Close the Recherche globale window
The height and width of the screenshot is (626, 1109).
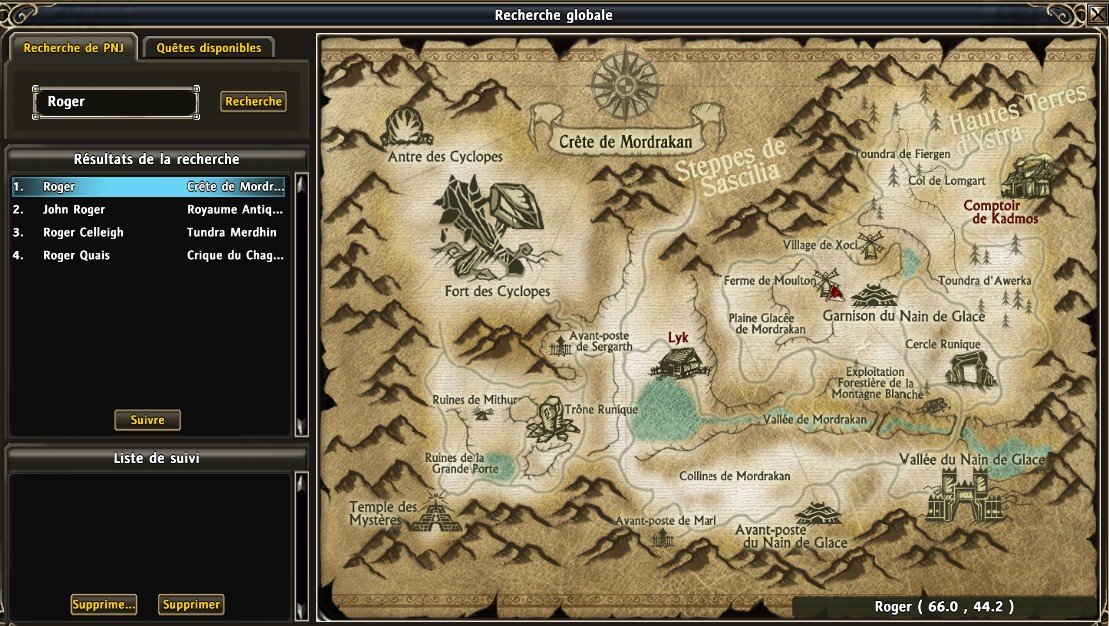point(1097,15)
